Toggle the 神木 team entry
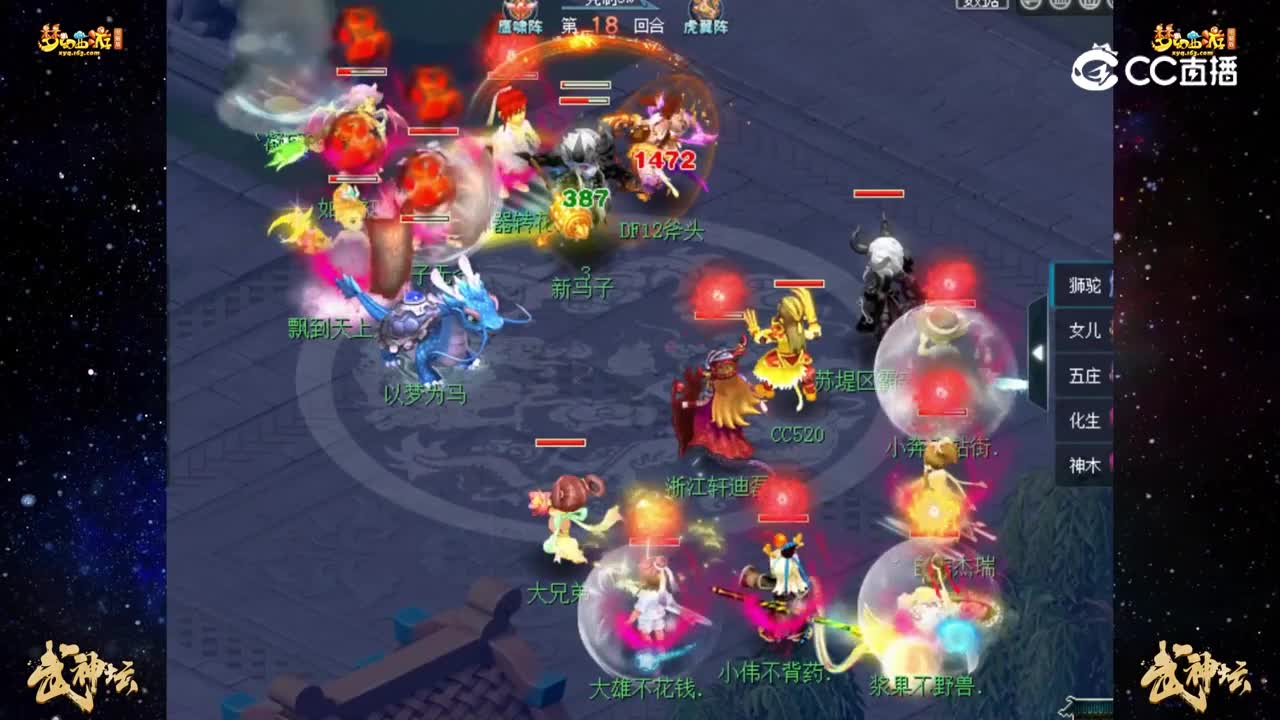This screenshot has height=720, width=1280. pyautogui.click(x=1085, y=463)
